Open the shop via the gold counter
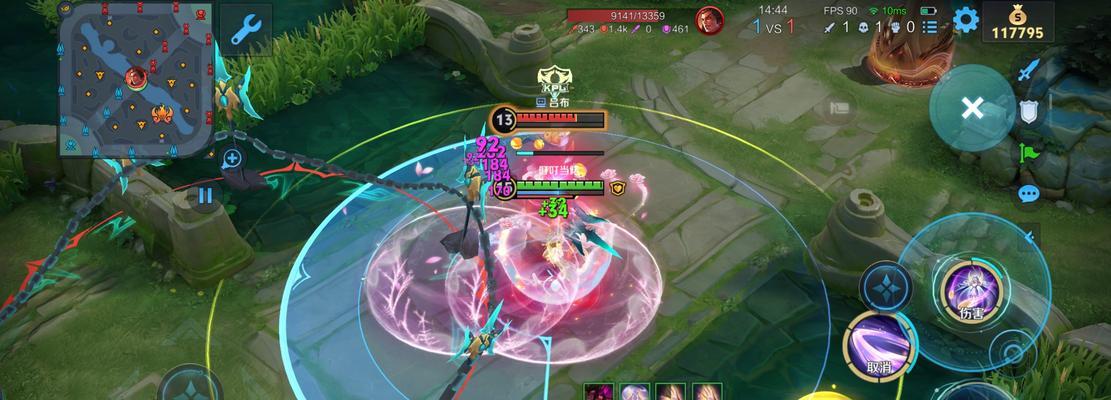This screenshot has width=1111, height=400. tap(1017, 22)
